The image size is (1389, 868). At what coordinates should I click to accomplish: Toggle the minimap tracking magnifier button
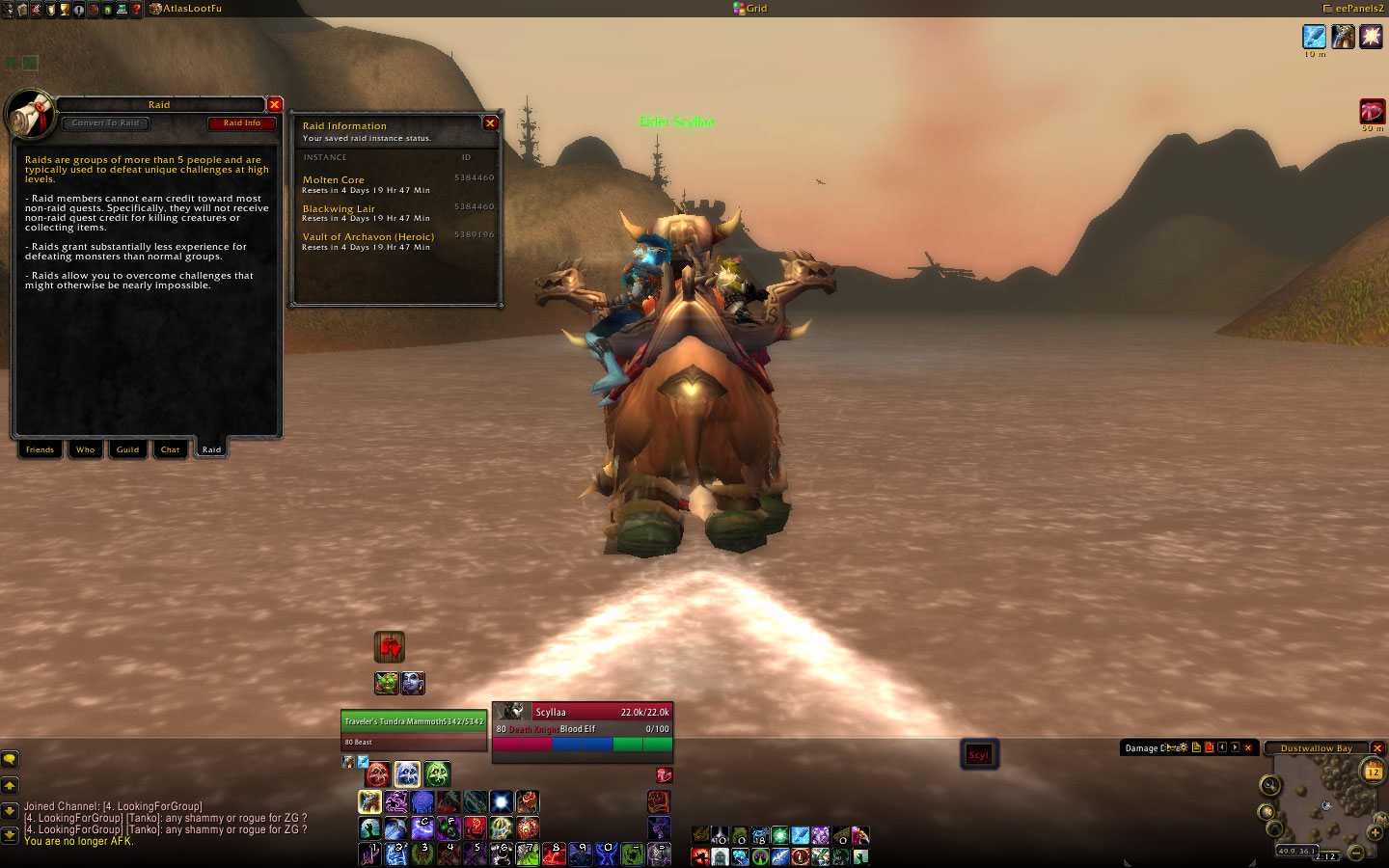tap(1269, 786)
